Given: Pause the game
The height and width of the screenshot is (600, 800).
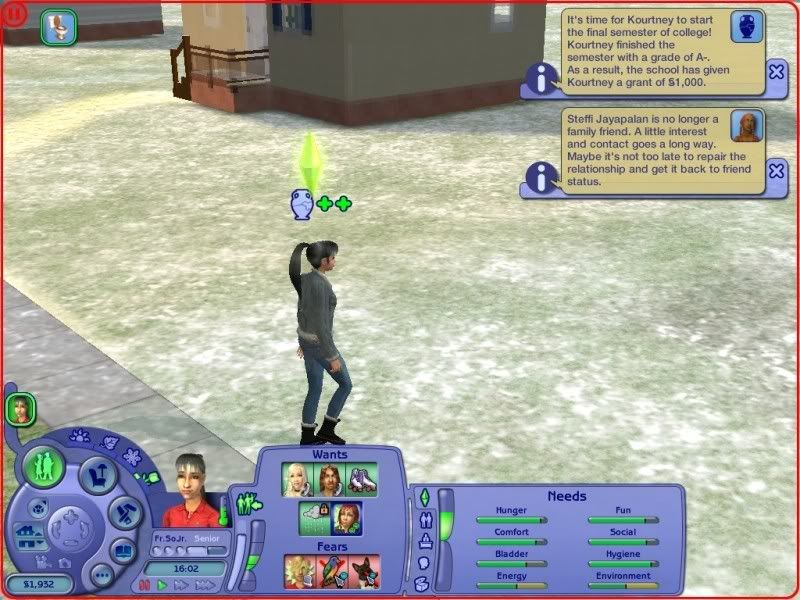Looking at the screenshot, I should (144, 584).
